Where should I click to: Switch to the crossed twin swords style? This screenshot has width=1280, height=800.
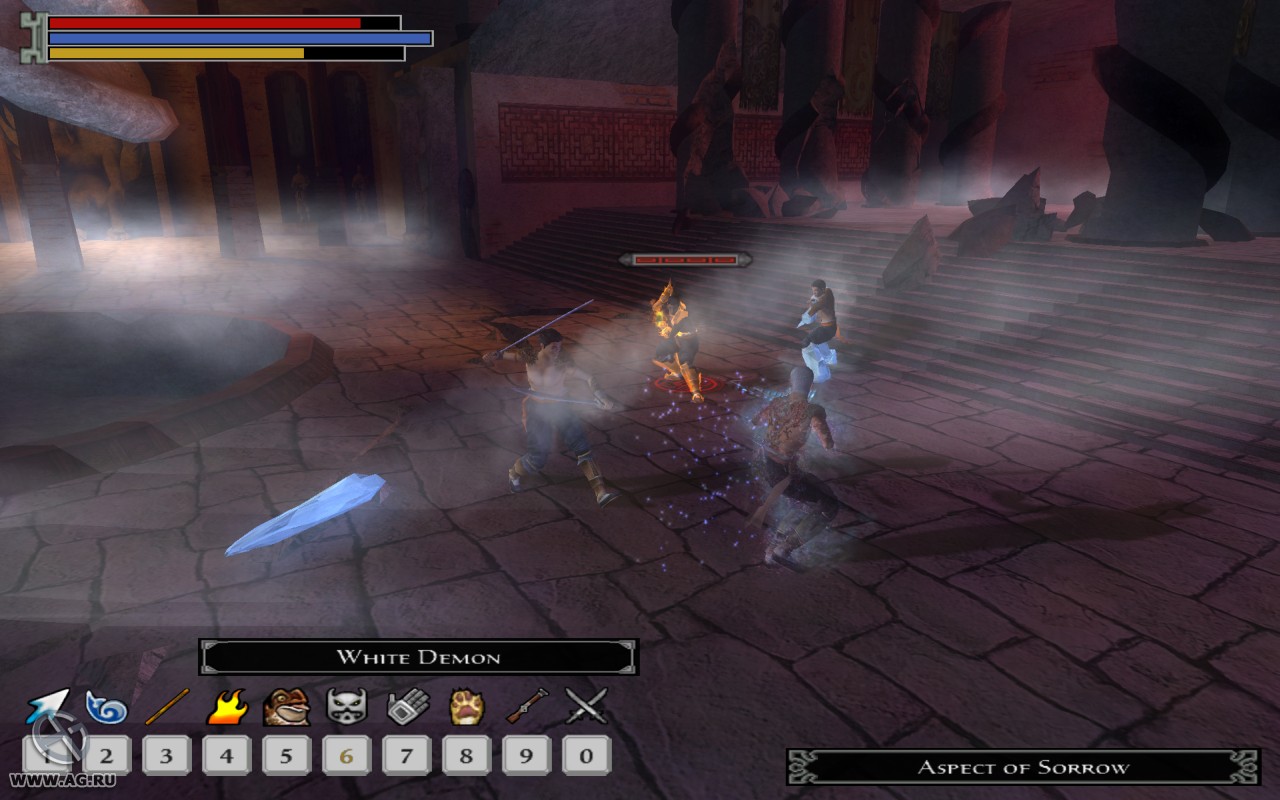(586, 706)
